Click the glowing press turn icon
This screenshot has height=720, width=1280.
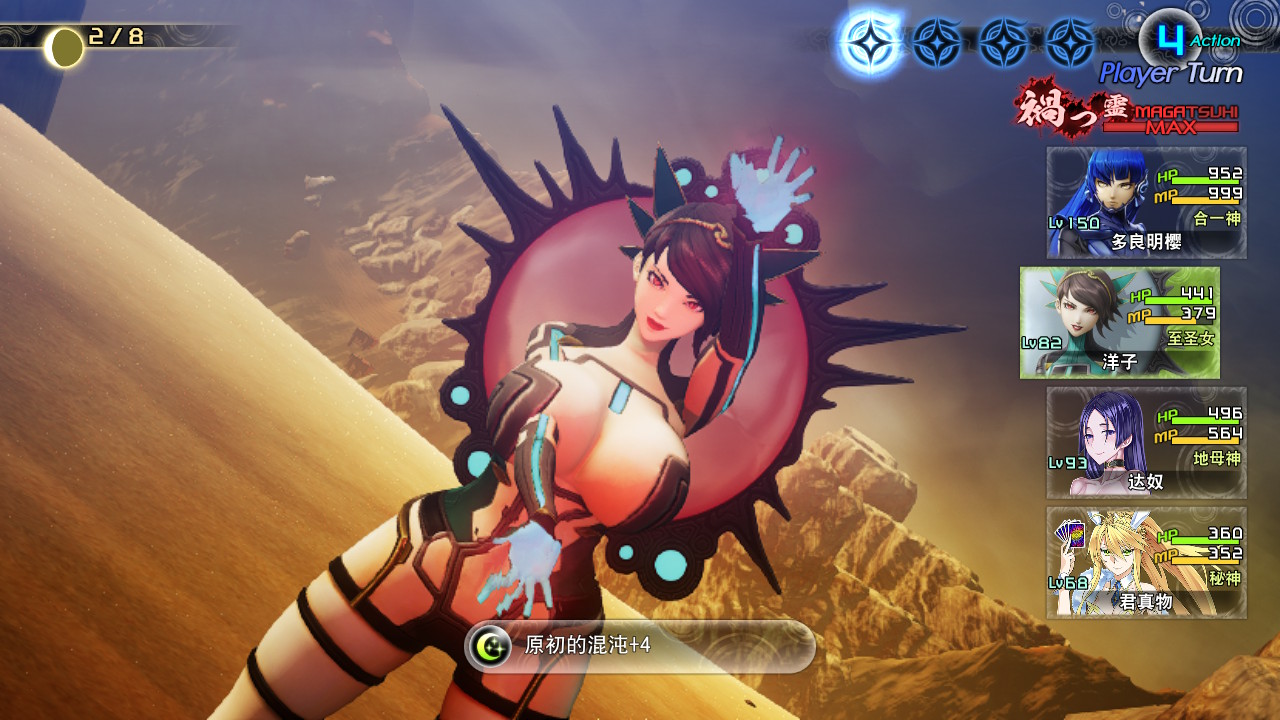click(869, 43)
